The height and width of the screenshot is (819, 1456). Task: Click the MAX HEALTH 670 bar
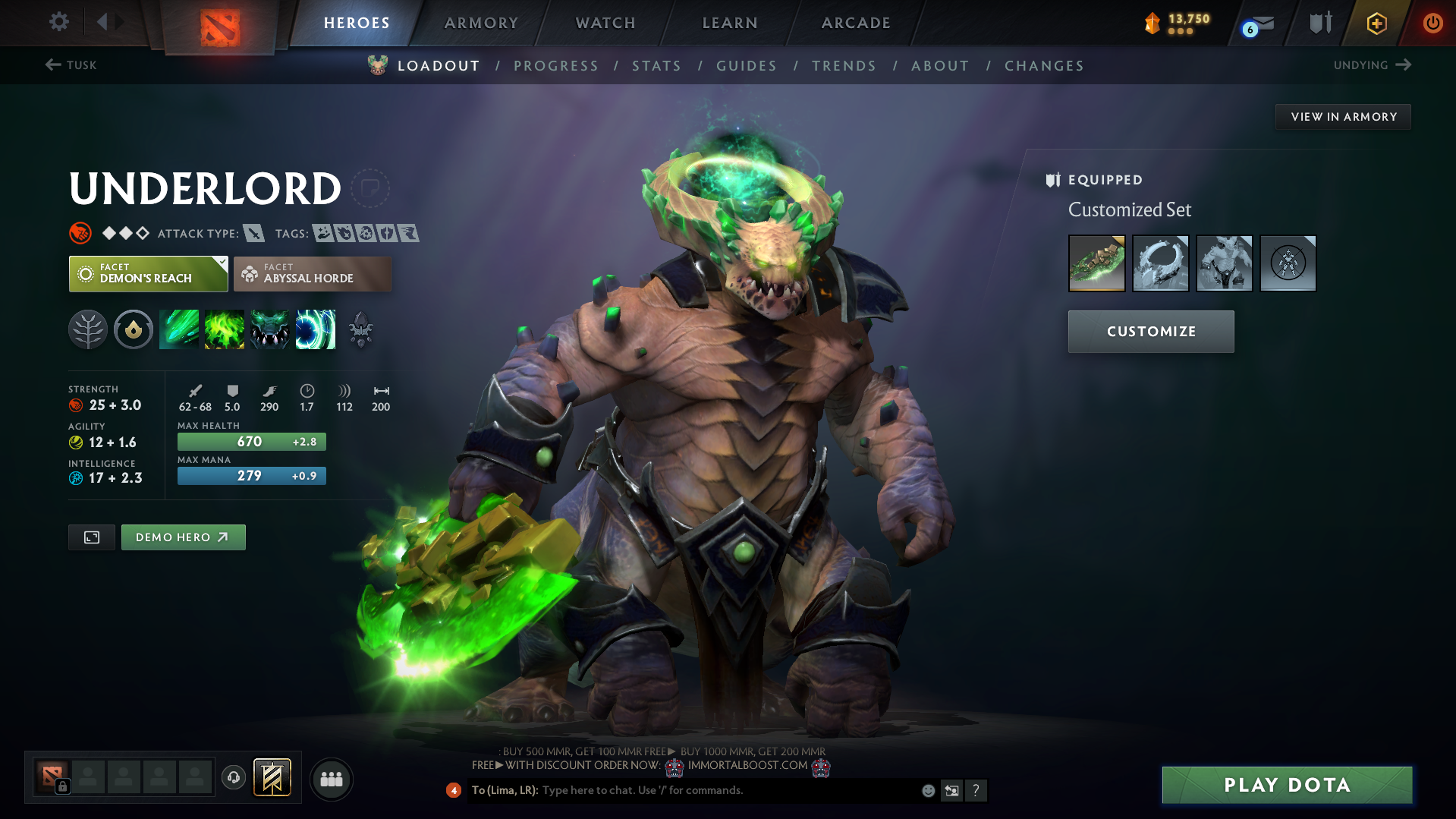coord(251,441)
